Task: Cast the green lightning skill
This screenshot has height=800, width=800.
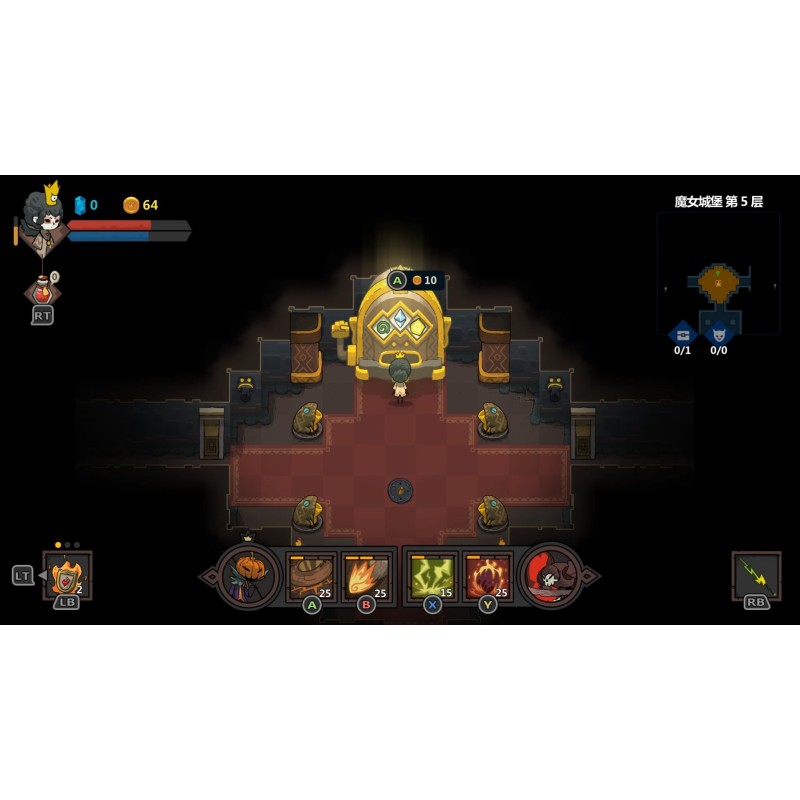Action: pyautogui.click(x=433, y=576)
